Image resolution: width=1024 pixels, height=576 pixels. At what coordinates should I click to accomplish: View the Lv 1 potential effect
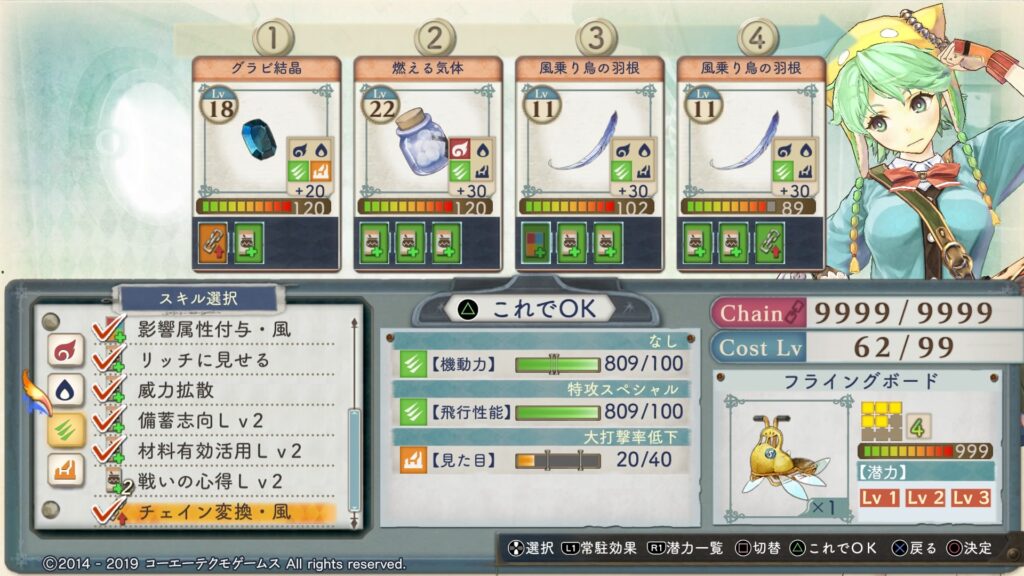[x=882, y=497]
